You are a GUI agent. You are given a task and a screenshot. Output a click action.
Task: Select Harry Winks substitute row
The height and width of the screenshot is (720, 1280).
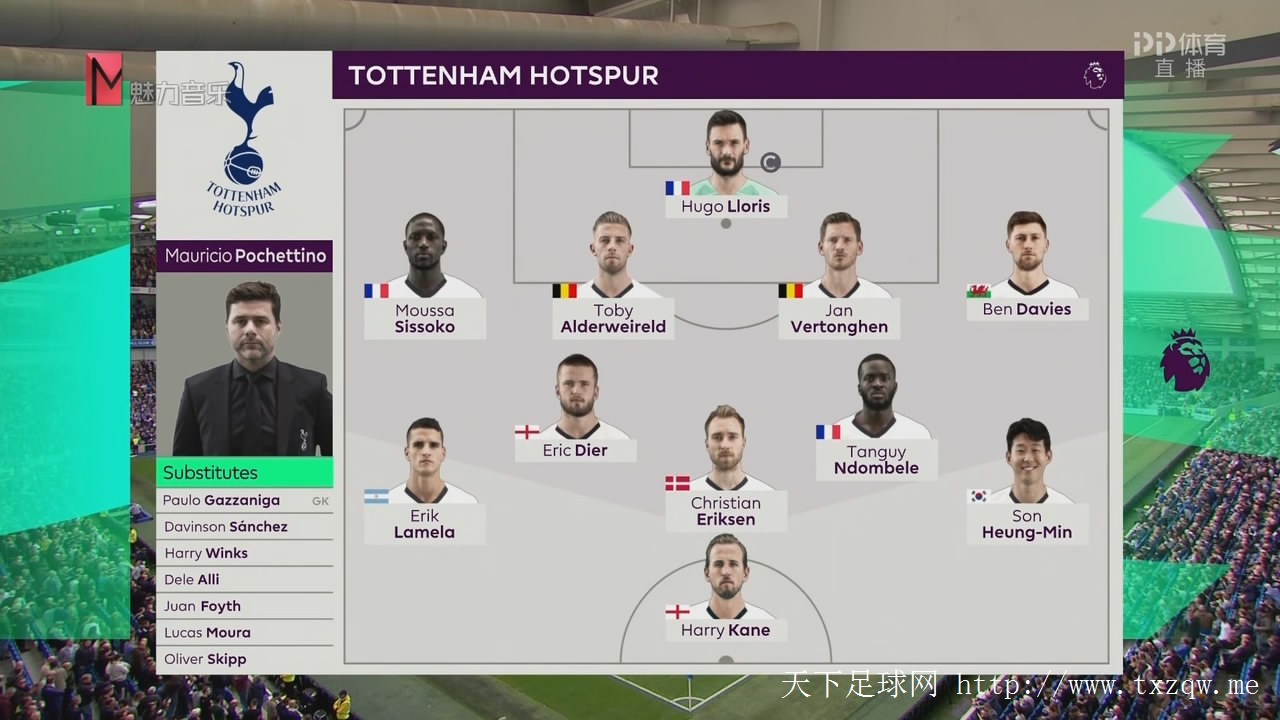coord(244,553)
